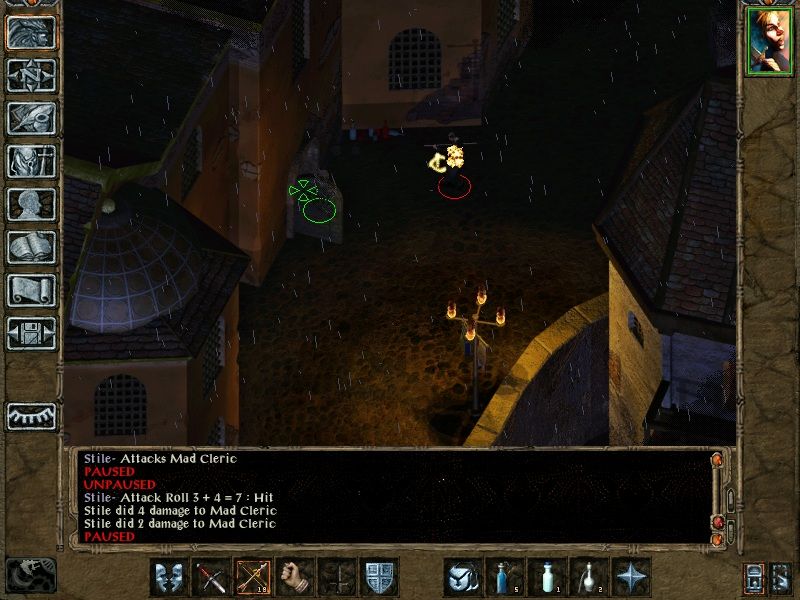Select the blonde character portrait

click(768, 42)
